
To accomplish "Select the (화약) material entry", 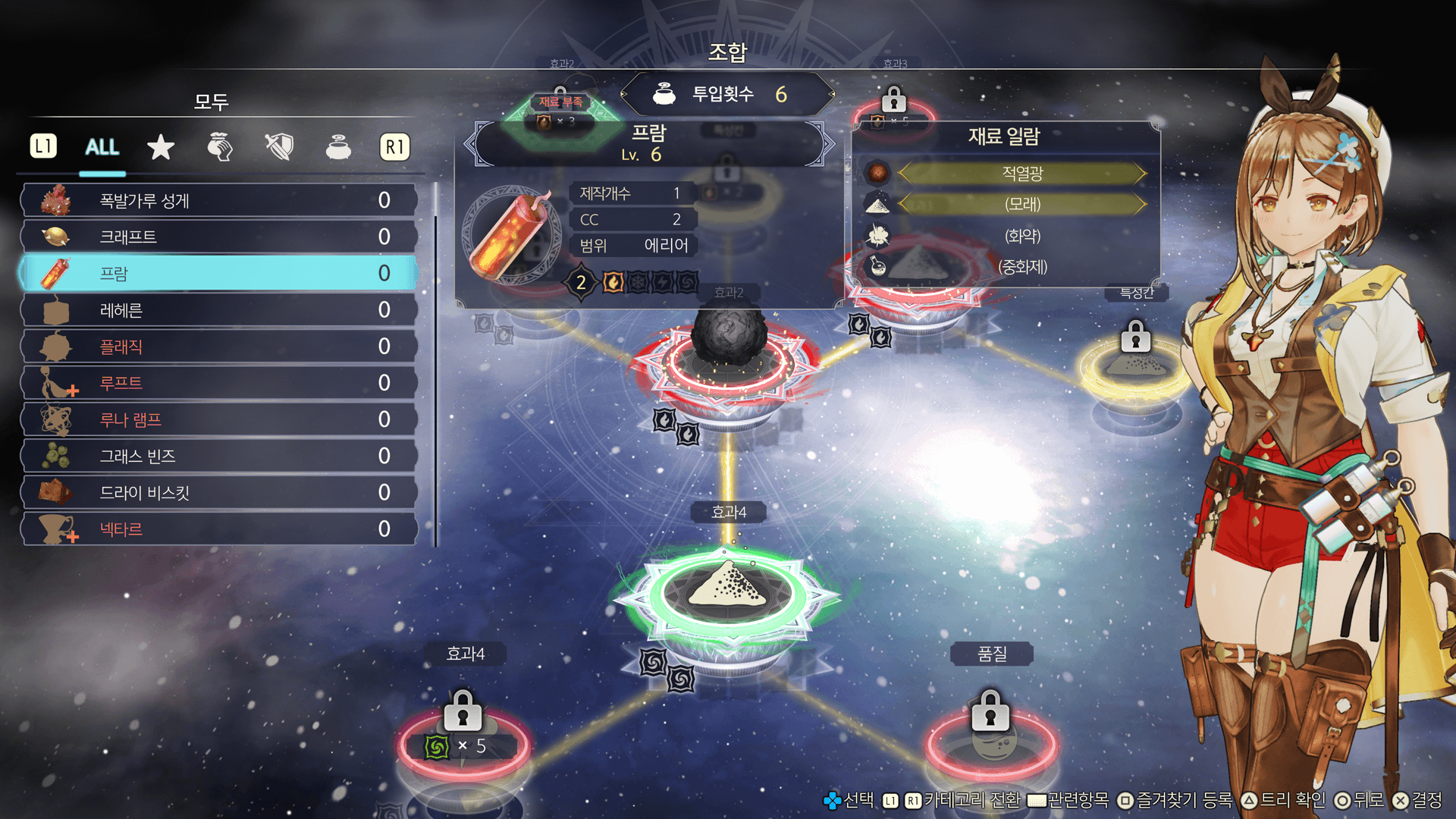I will point(1021,236).
